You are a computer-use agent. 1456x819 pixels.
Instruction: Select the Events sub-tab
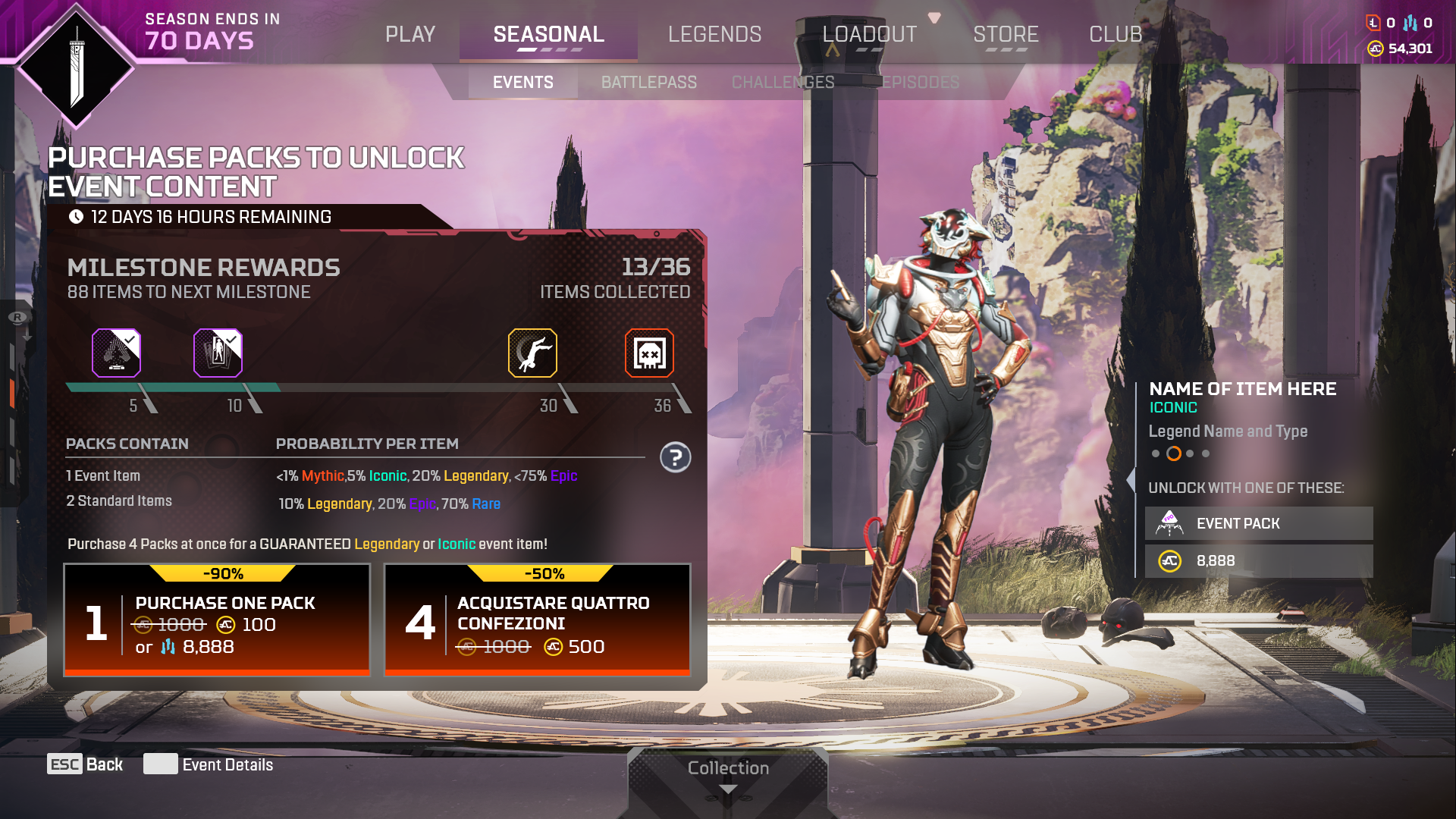pos(522,82)
